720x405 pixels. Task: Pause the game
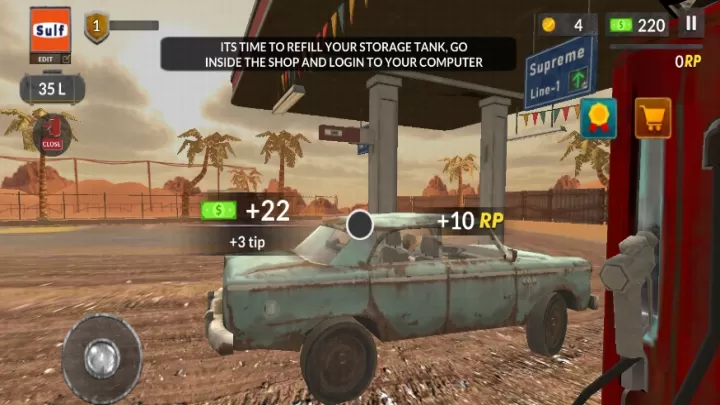point(691,24)
